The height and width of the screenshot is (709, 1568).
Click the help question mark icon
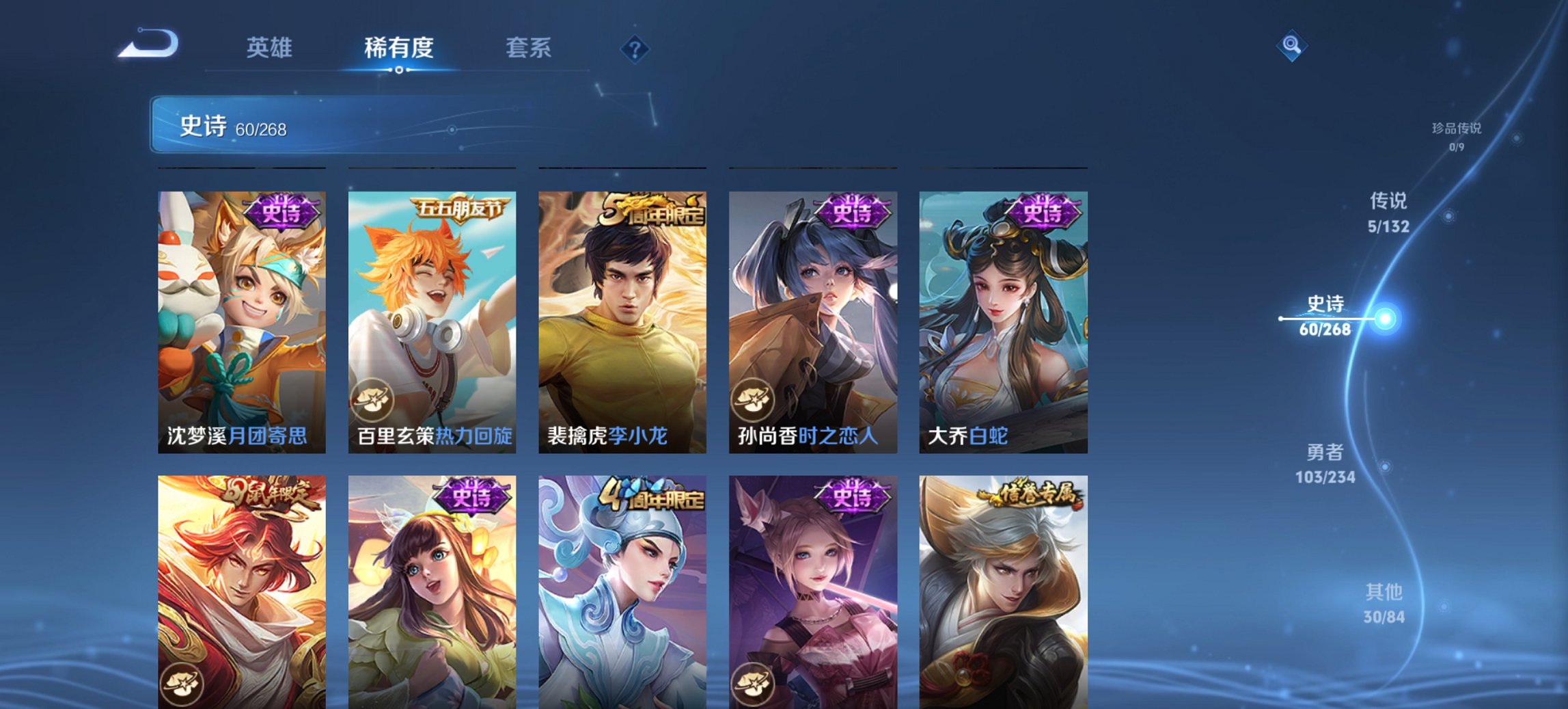click(635, 49)
